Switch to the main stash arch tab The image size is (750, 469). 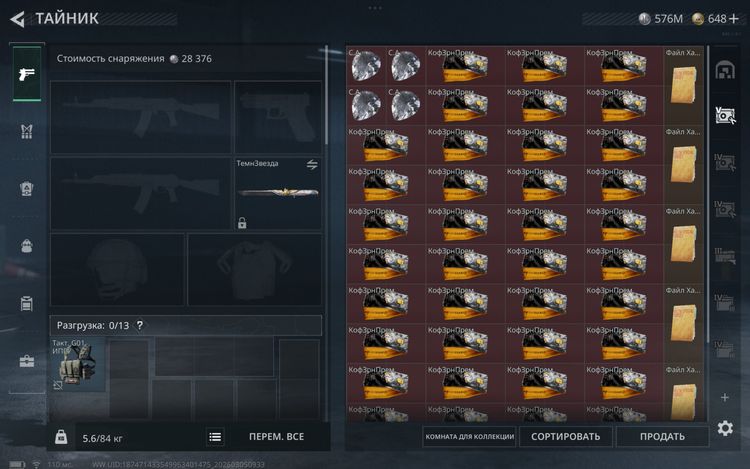(x=725, y=69)
